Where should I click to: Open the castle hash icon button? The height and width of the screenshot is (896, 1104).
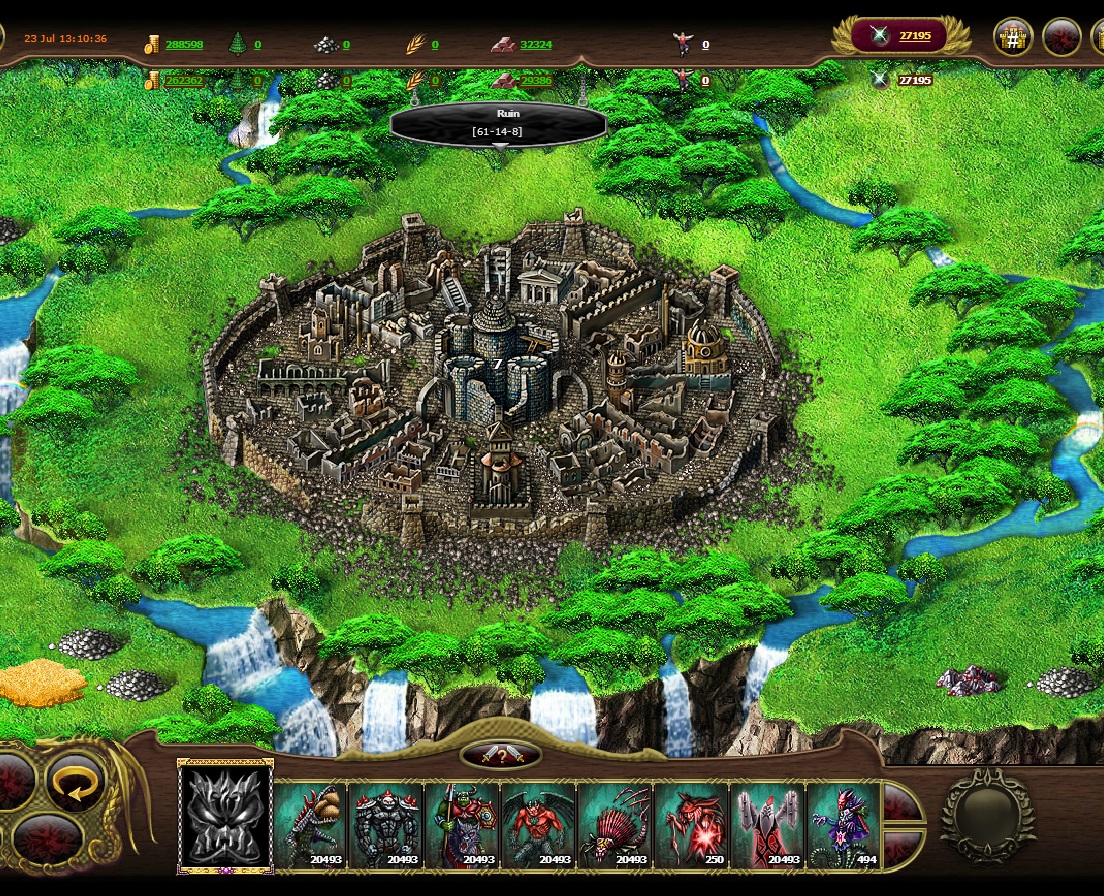click(1012, 37)
